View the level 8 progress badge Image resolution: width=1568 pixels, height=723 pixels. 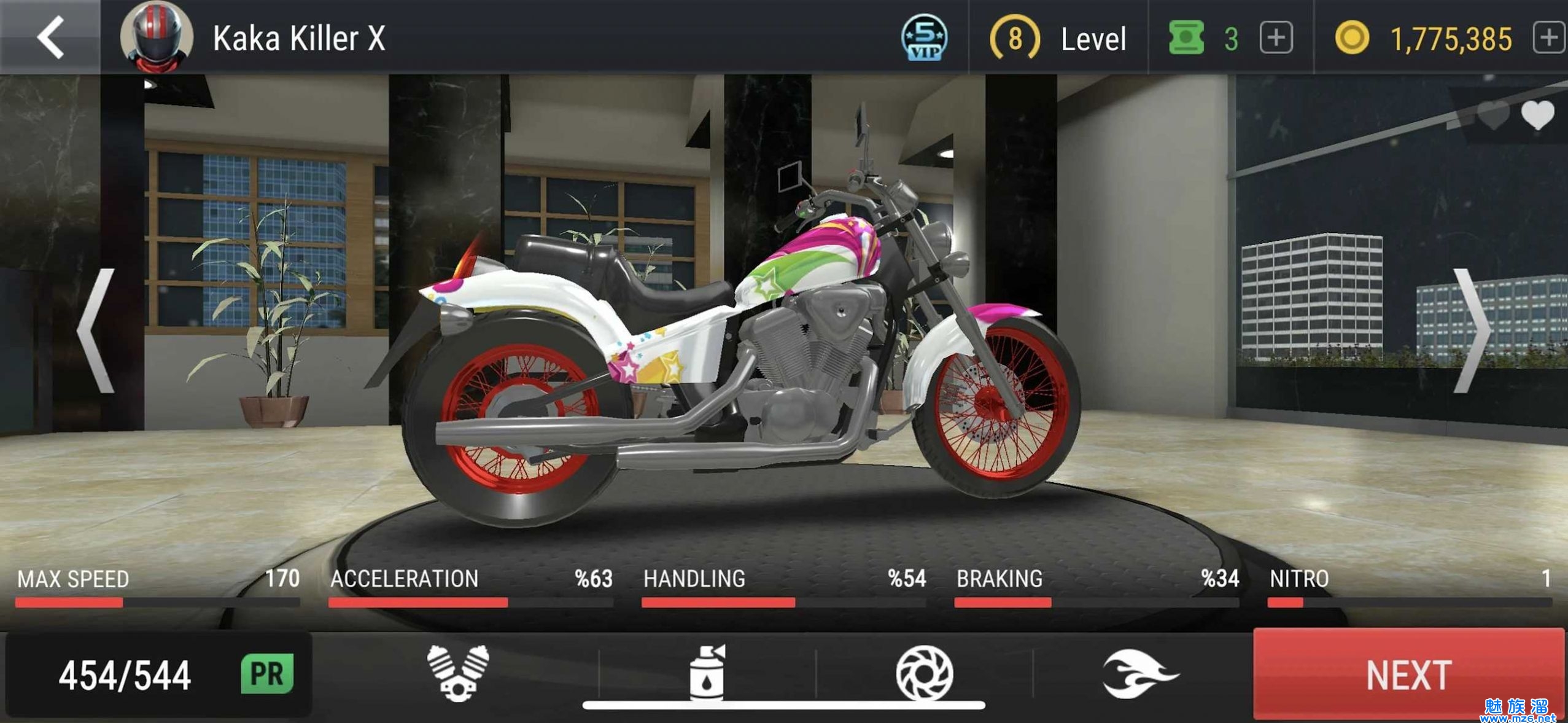pos(1015,39)
